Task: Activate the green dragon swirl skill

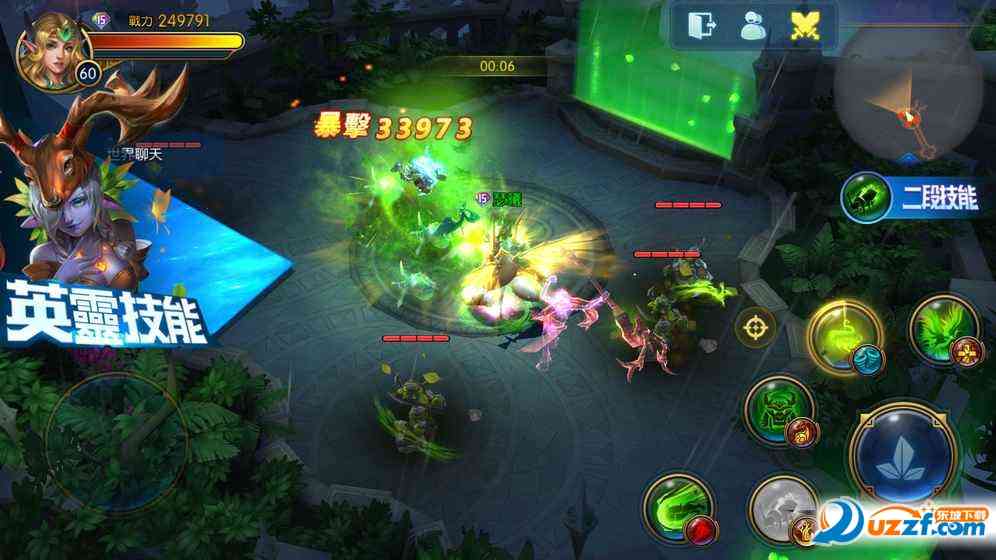Action: 678,508
